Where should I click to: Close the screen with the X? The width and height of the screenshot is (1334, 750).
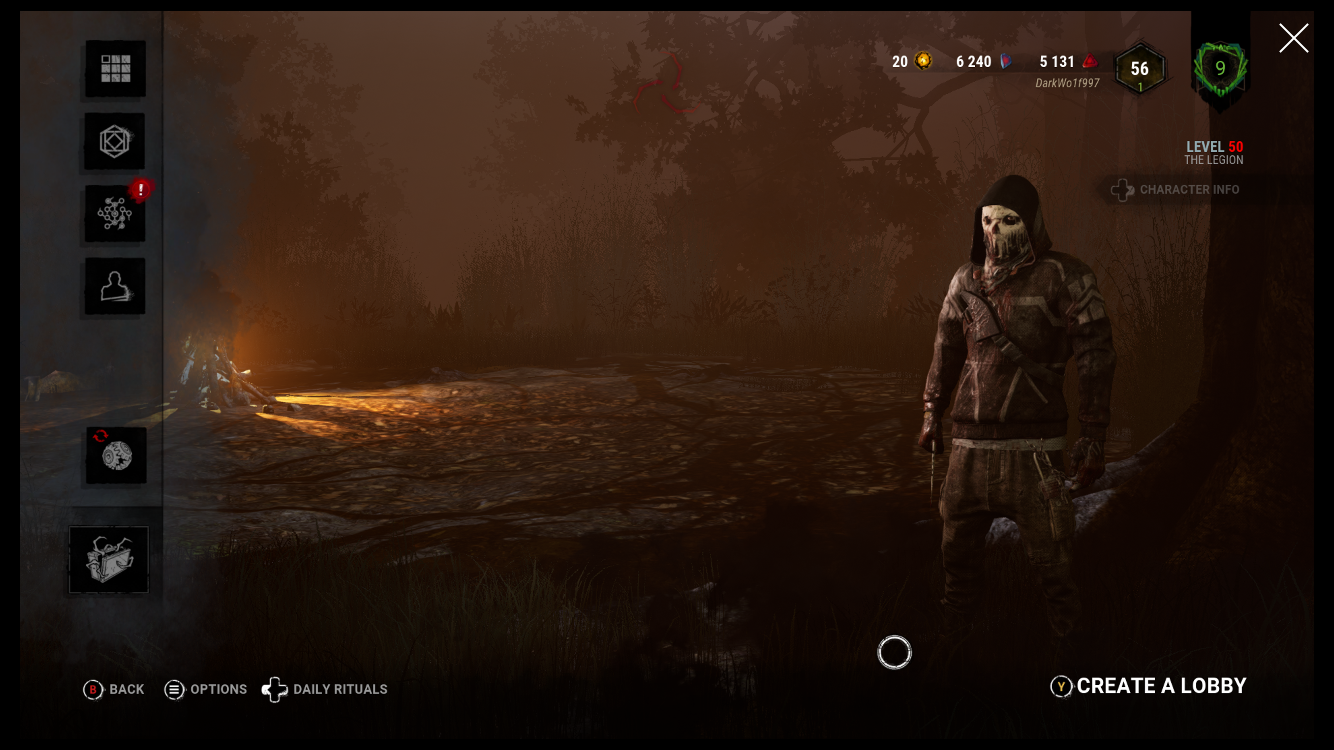(x=1293, y=39)
